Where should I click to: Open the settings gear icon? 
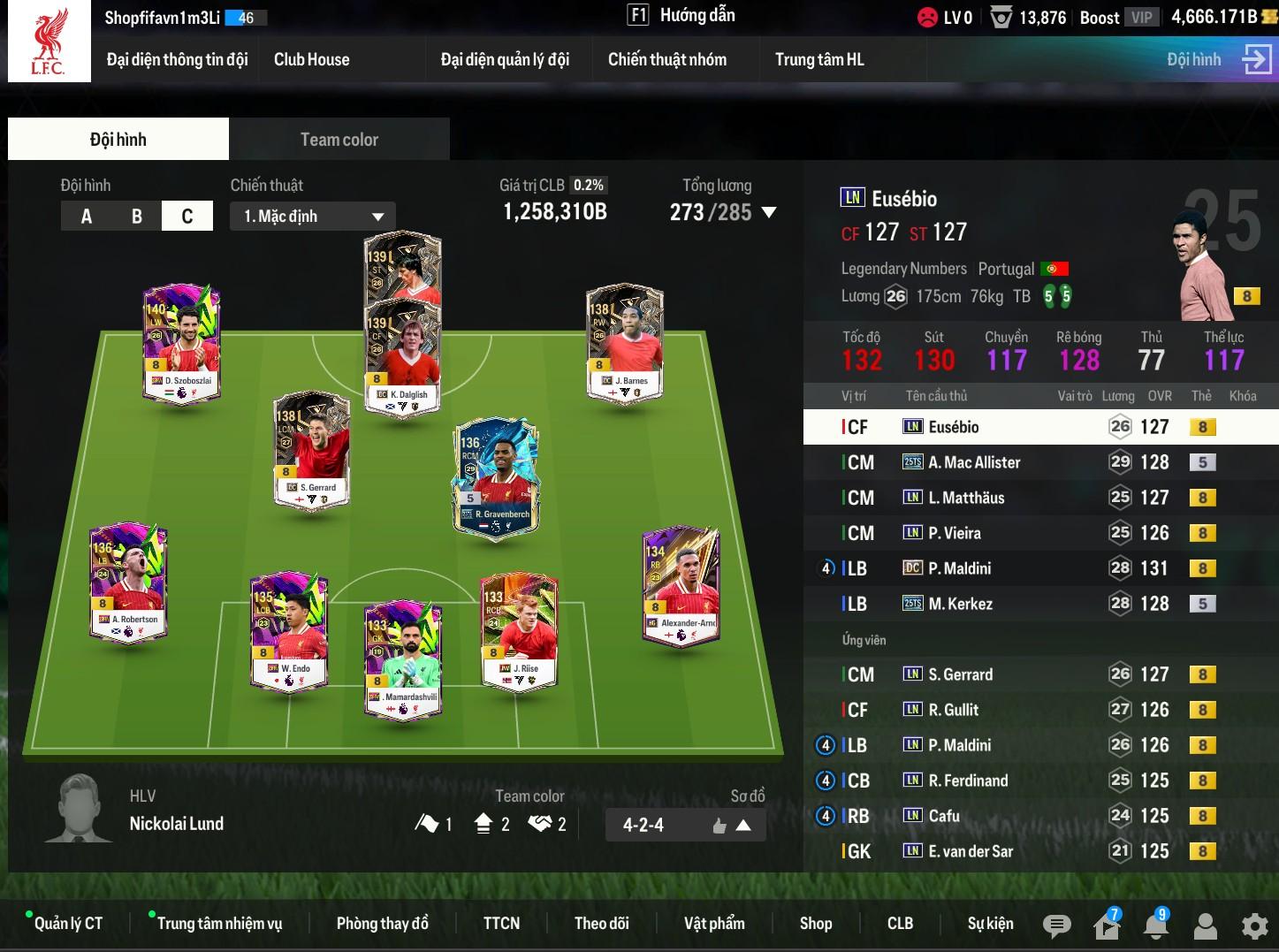[x=1254, y=925]
